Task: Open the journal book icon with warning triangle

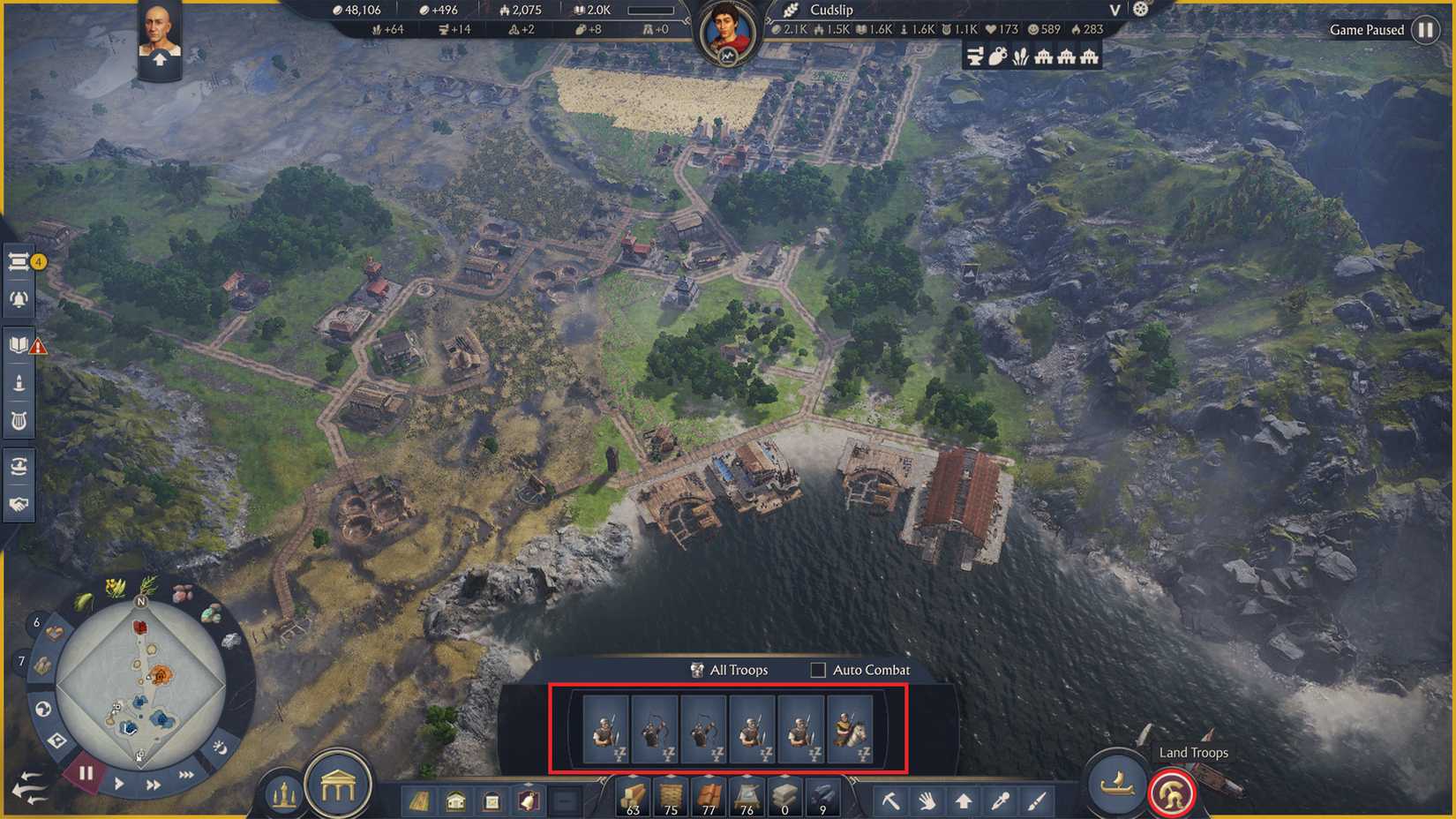Action: 17,346
